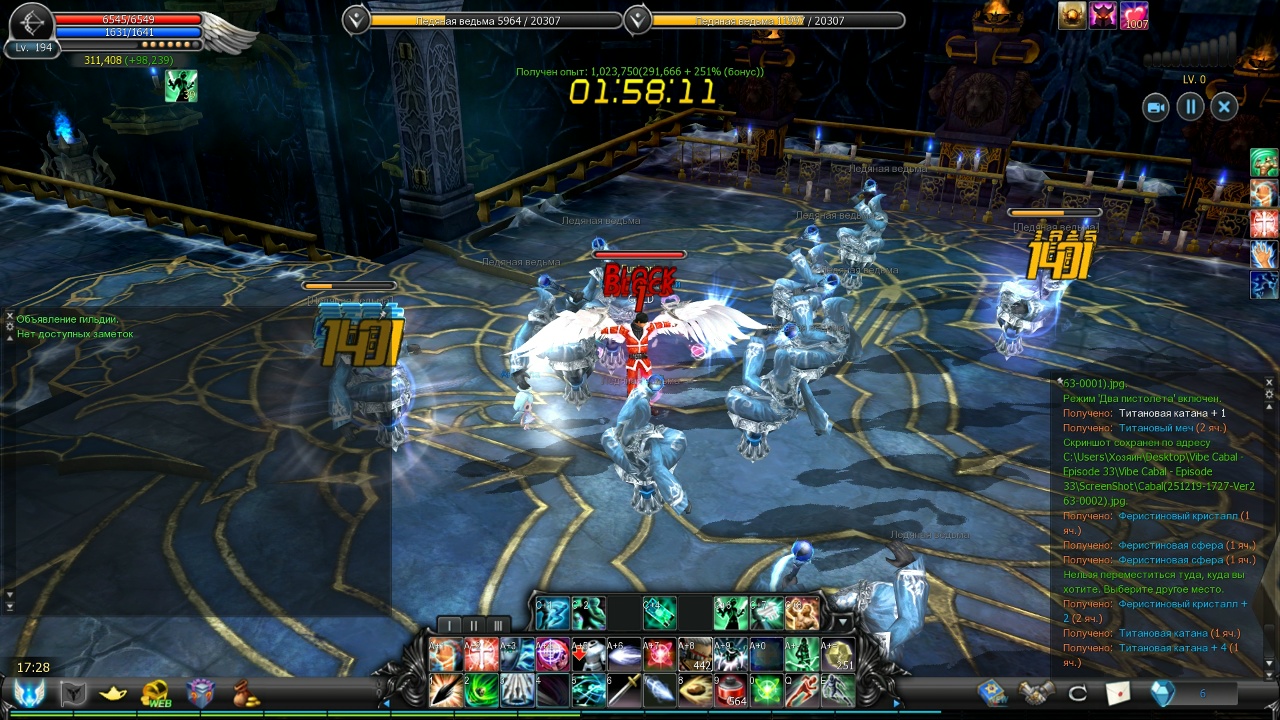Close the recording controls with the X
1280x720 pixels.
pyautogui.click(x=1224, y=107)
